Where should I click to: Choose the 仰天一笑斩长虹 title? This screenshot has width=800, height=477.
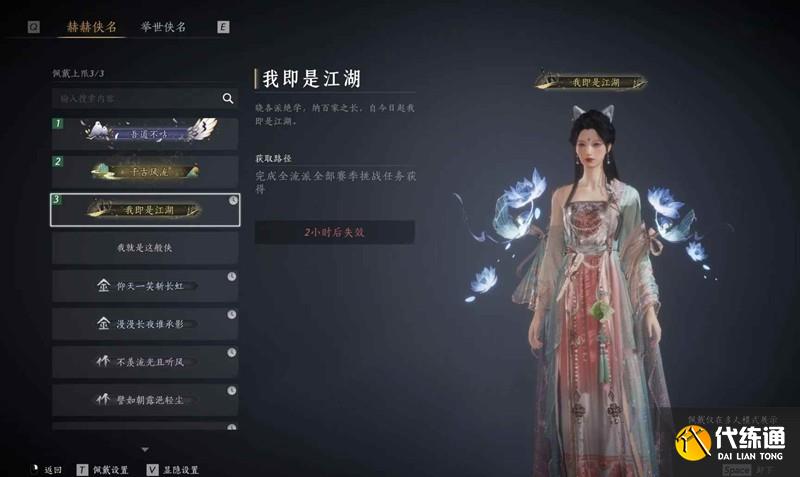(145, 285)
